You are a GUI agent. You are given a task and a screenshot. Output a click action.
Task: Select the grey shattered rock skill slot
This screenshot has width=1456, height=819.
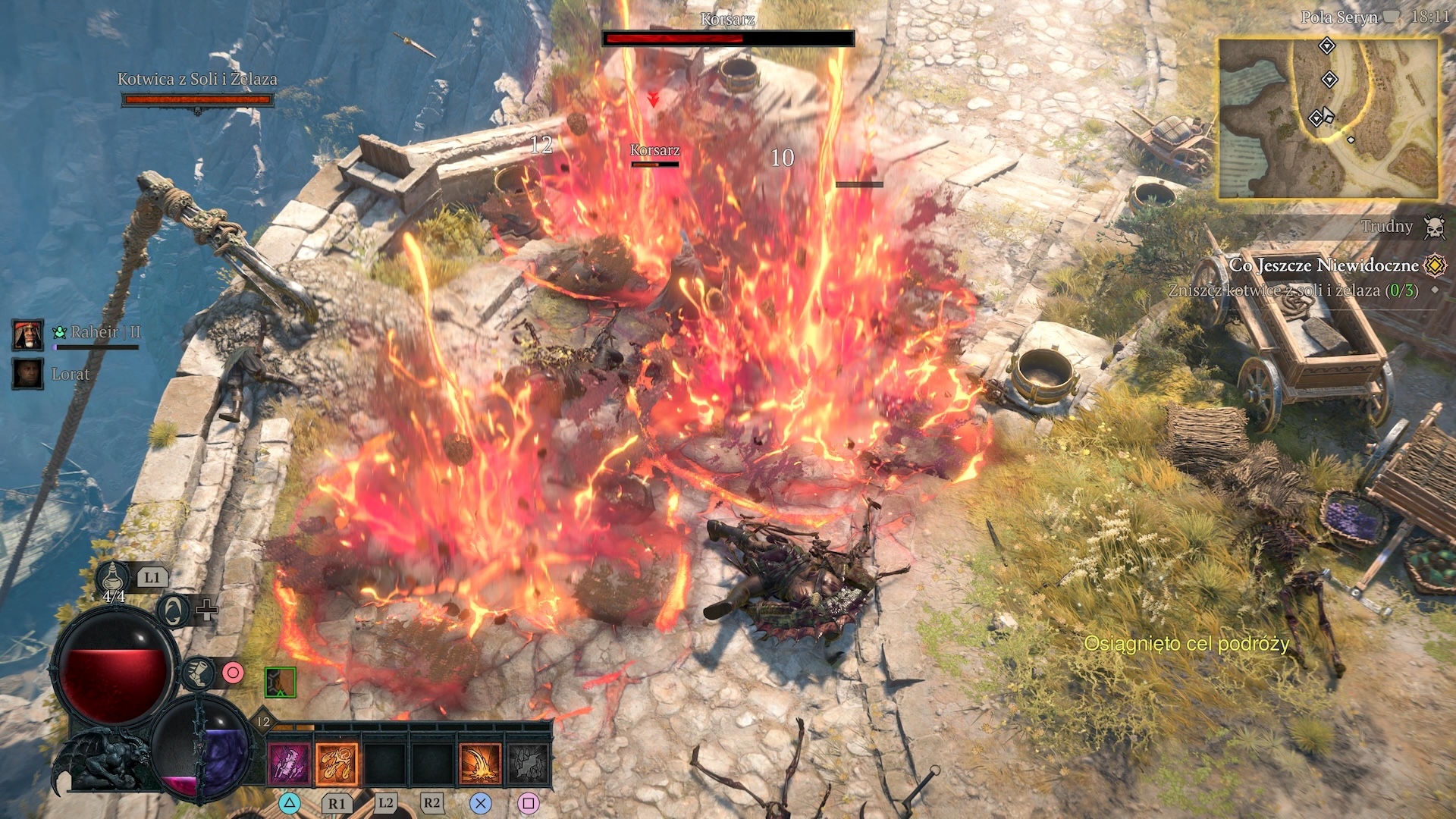tap(528, 763)
